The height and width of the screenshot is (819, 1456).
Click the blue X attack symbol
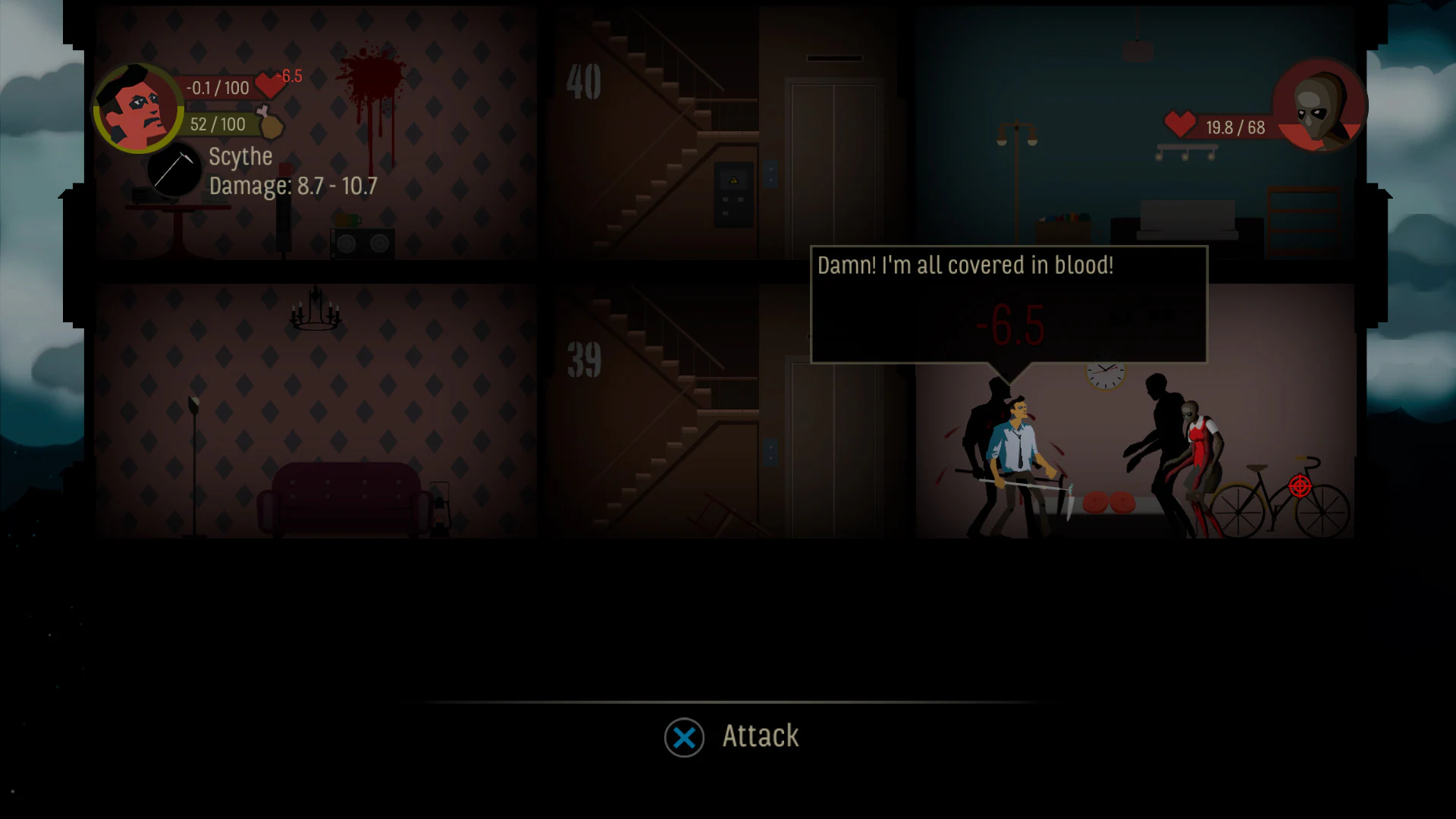point(683,736)
